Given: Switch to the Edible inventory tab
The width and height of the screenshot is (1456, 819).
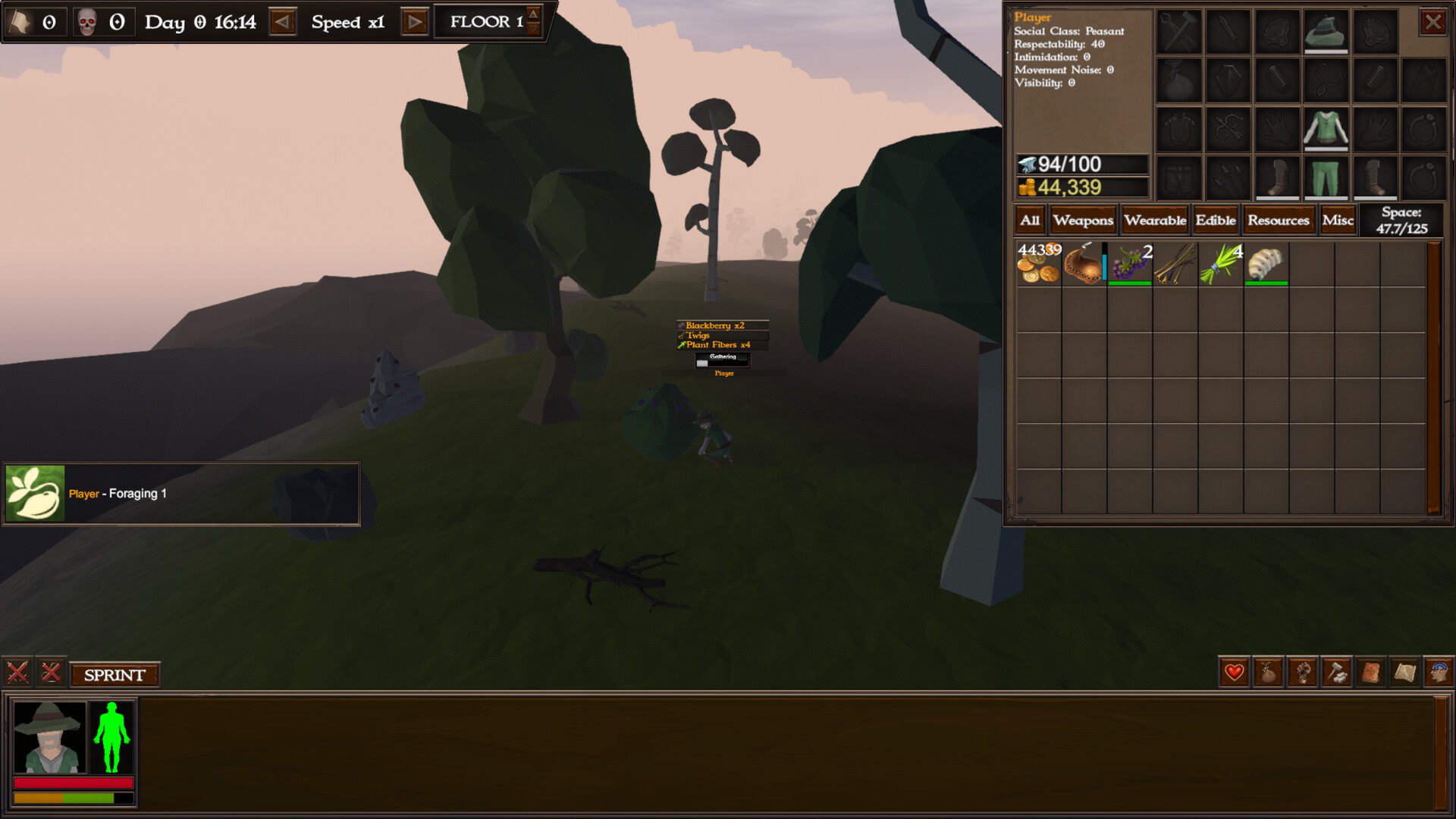Looking at the screenshot, I should point(1216,221).
